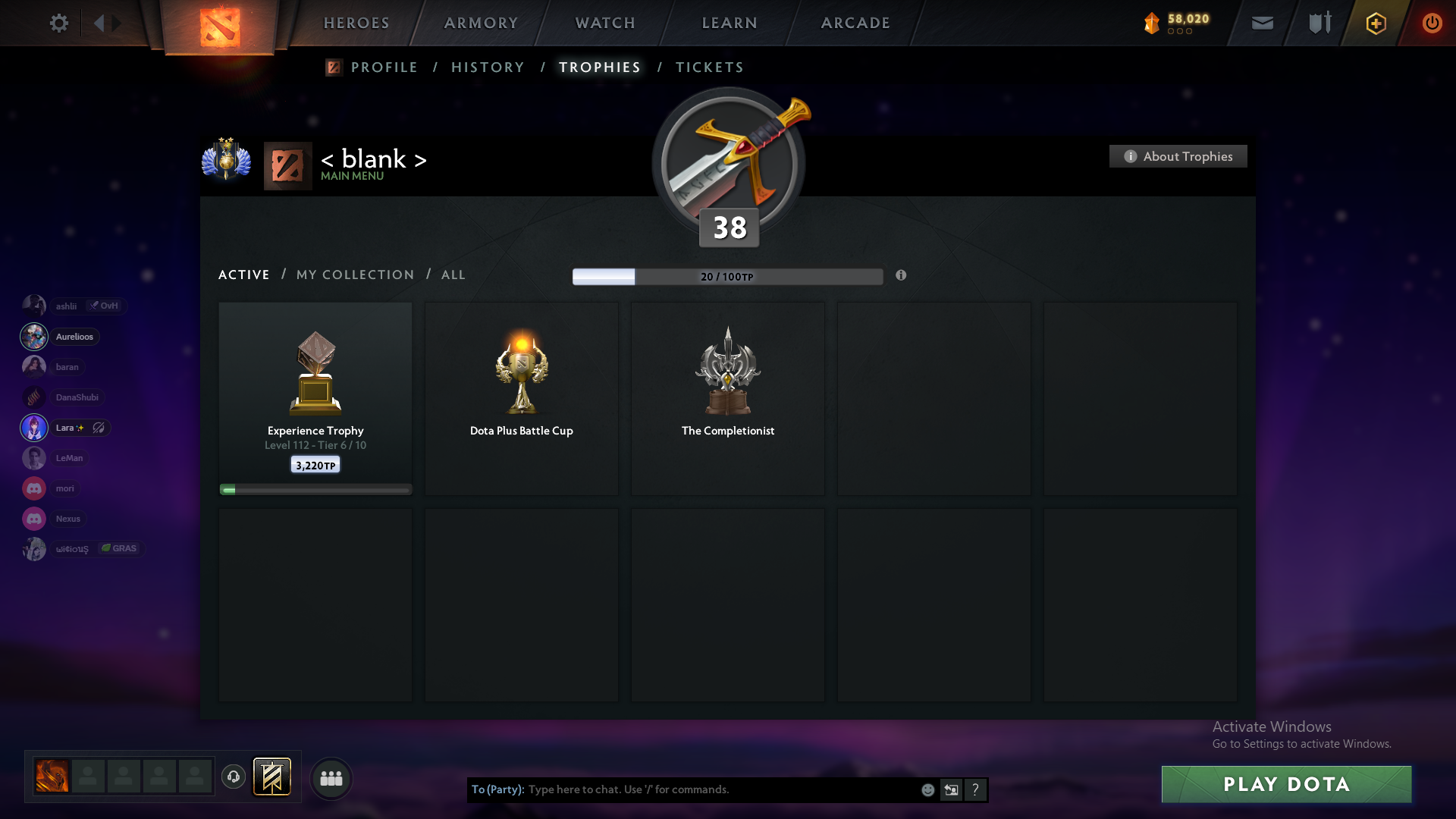The height and width of the screenshot is (819, 1456).
Task: Click the shield and sword matchmaking icon
Action: tap(1319, 23)
